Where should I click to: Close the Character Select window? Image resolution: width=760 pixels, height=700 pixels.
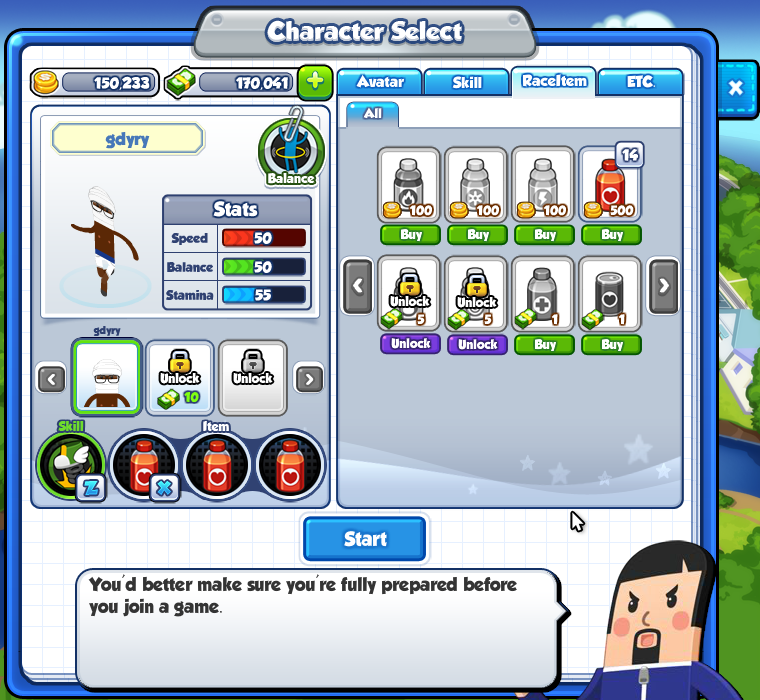[x=736, y=88]
